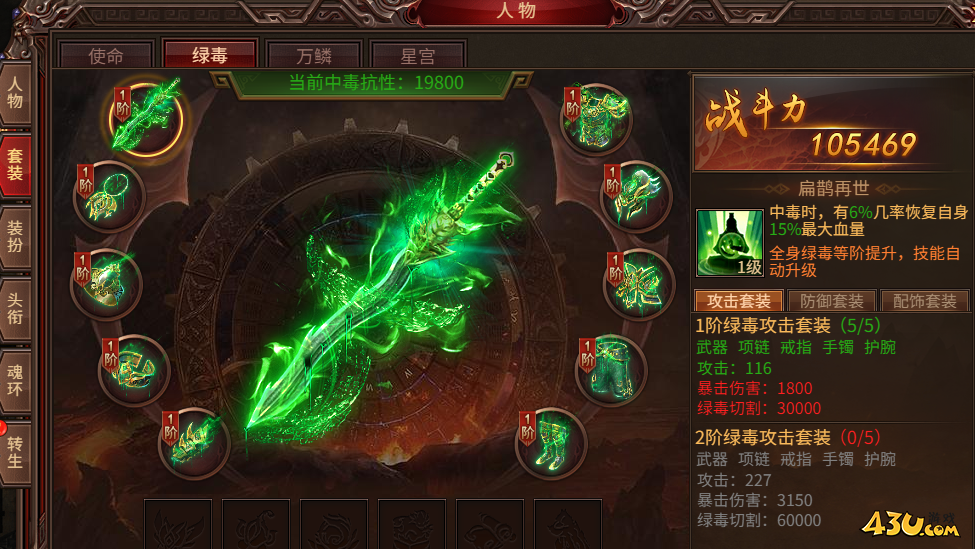The height and width of the screenshot is (549, 975).
Task: Choose the green boots equipment slot
Action: pyautogui.click(x=550, y=443)
